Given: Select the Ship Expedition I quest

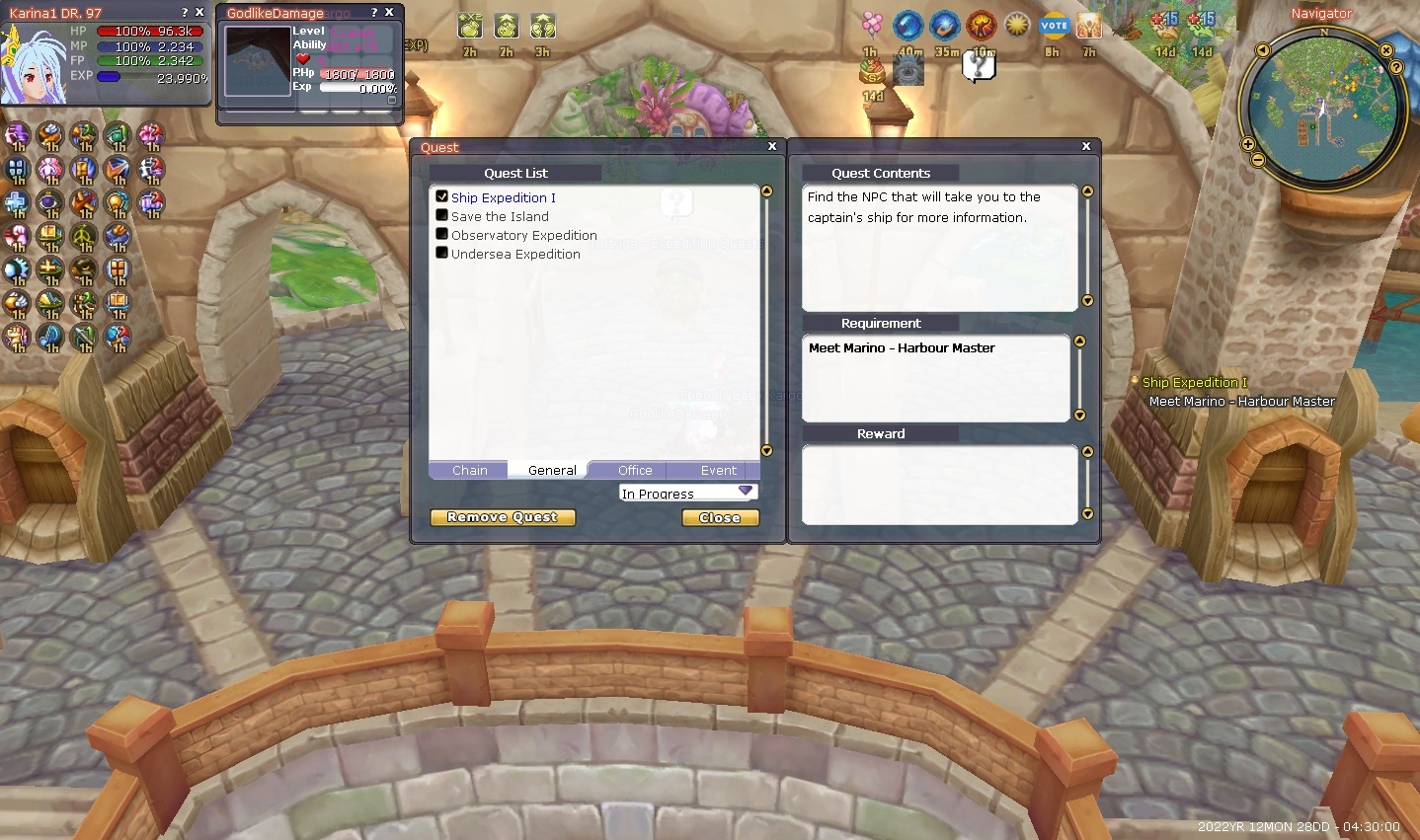Looking at the screenshot, I should coord(503,197).
